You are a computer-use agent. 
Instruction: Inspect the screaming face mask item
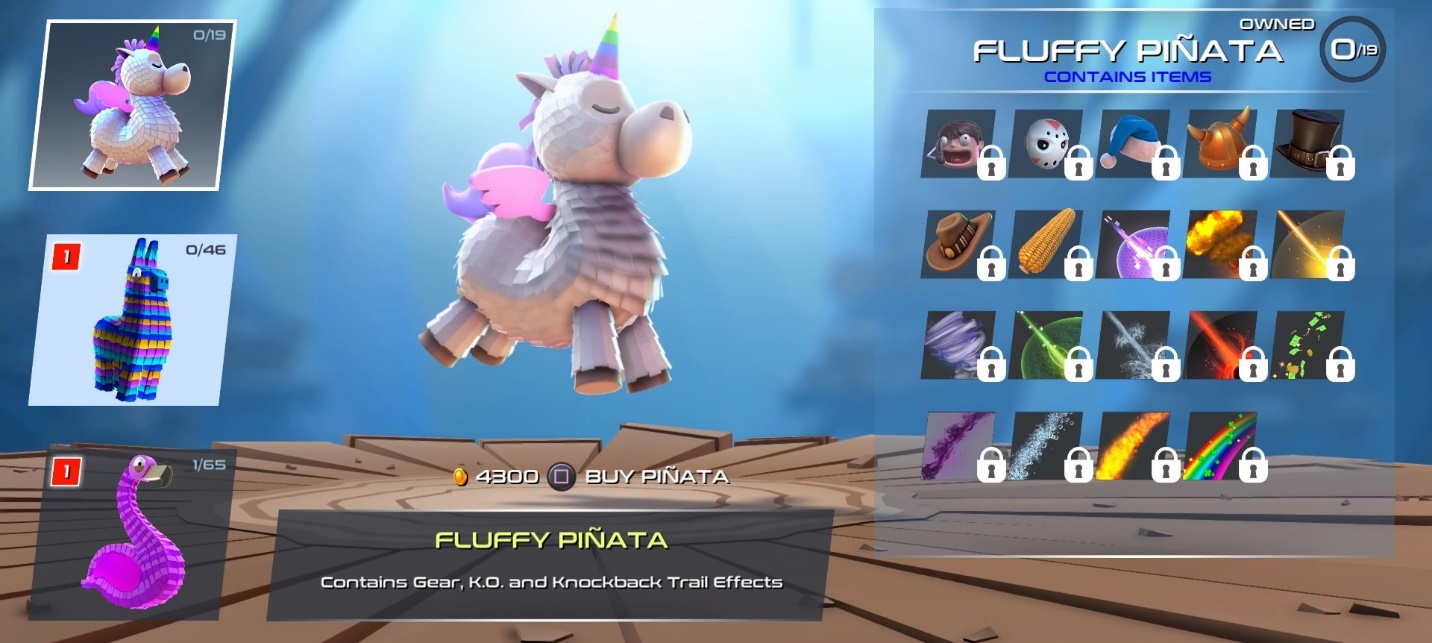957,144
